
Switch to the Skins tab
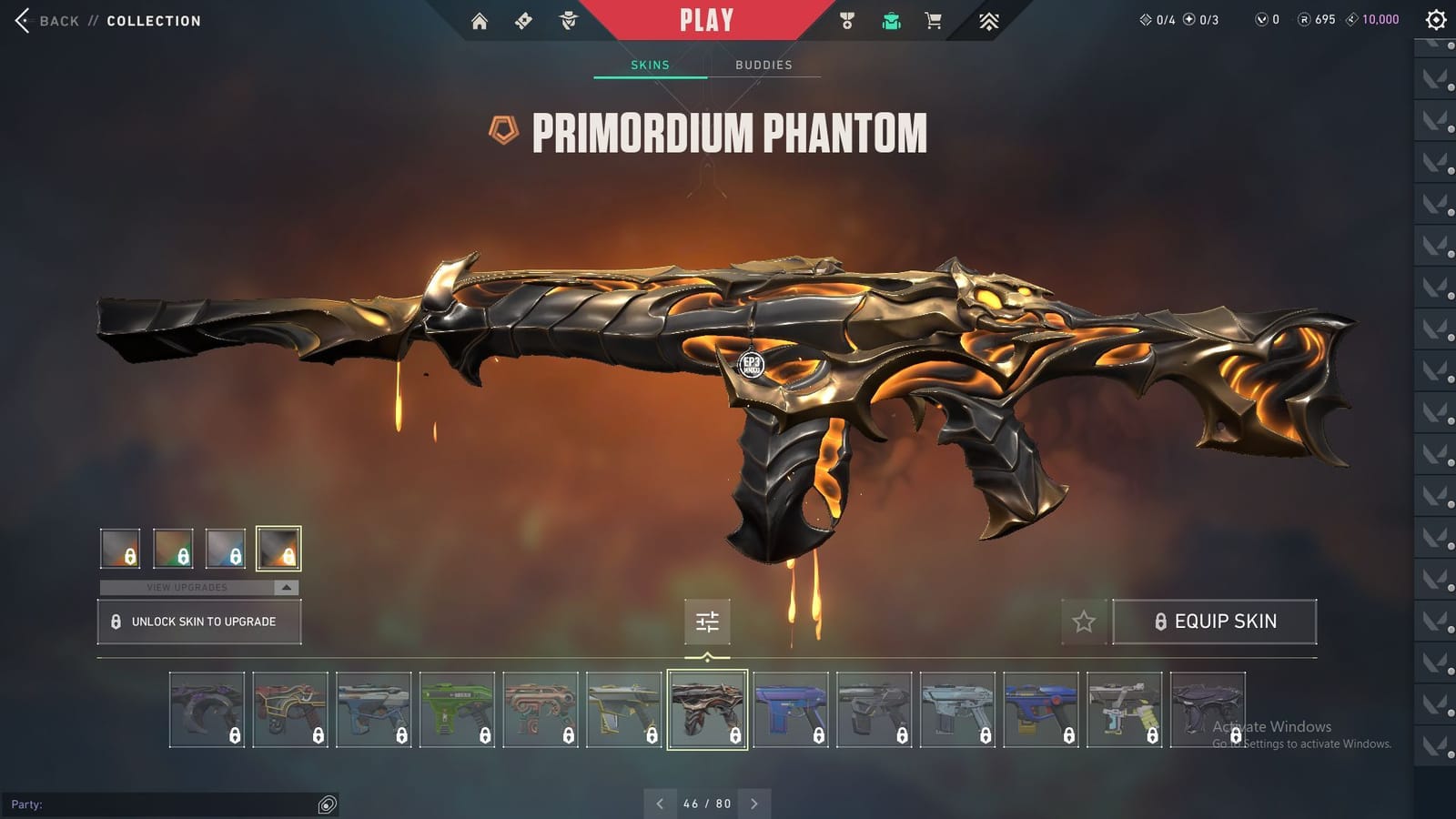click(651, 65)
